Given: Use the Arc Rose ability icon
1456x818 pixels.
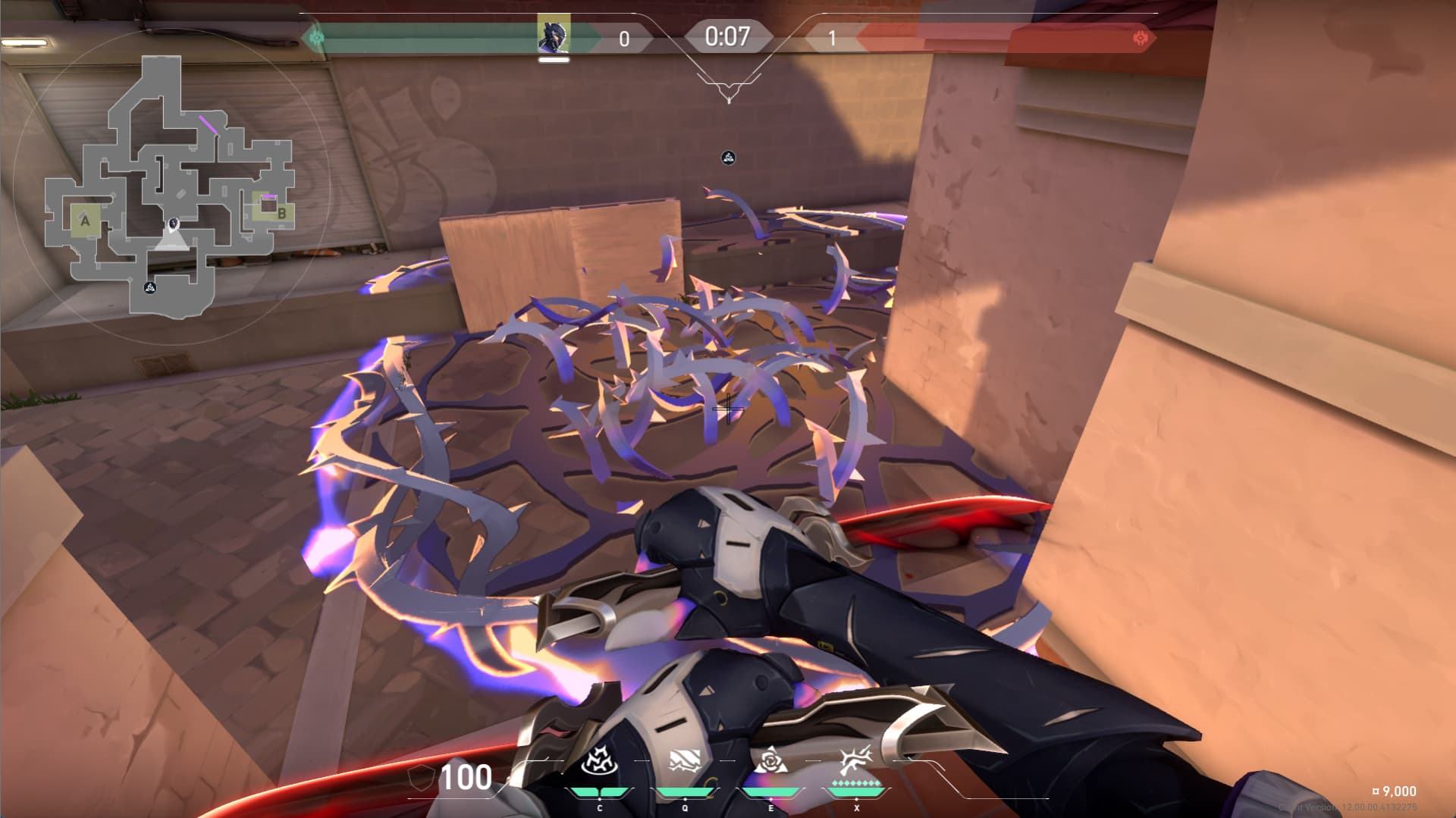Looking at the screenshot, I should coord(770,760).
